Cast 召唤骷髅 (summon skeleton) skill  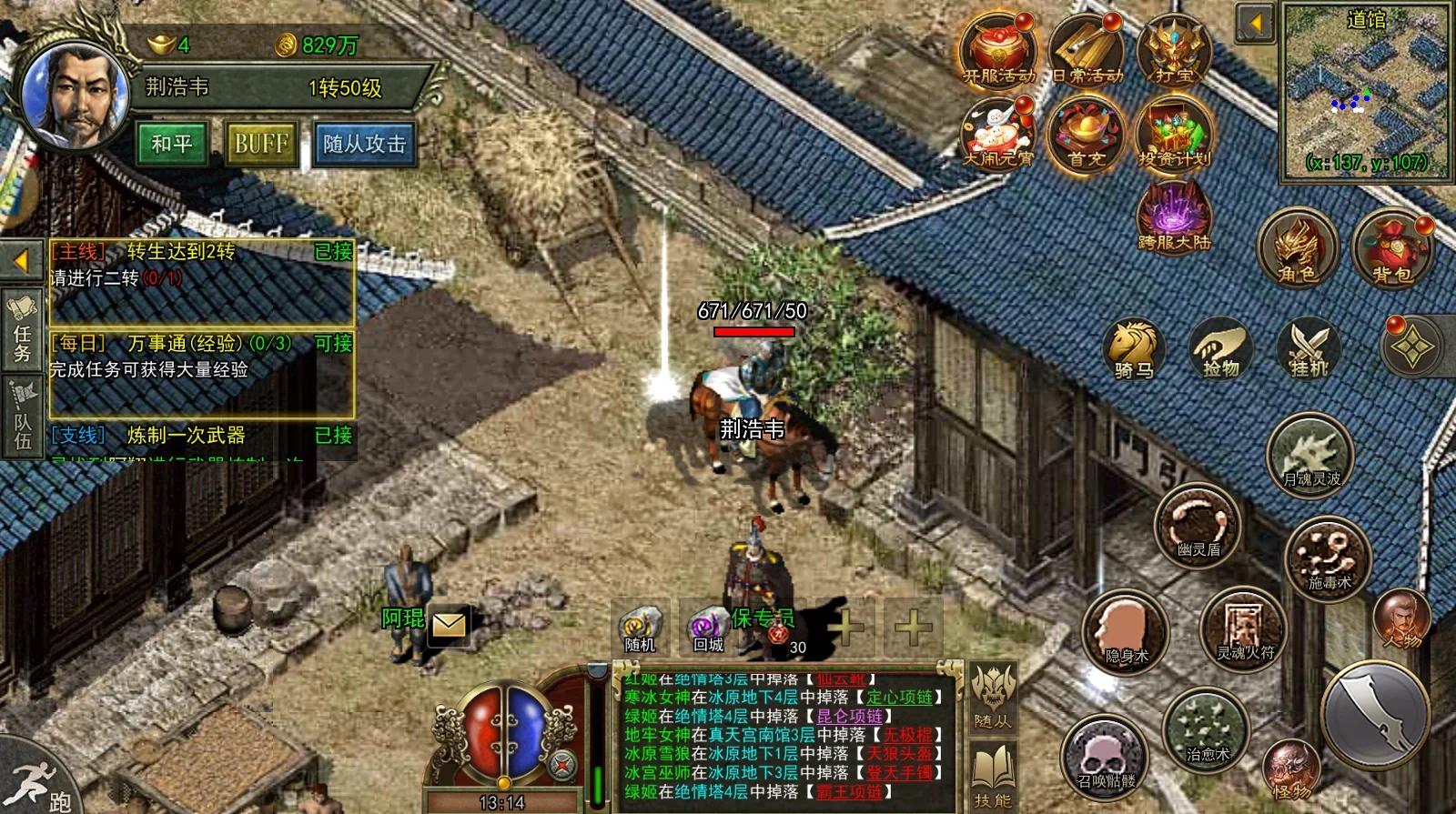click(x=1106, y=755)
